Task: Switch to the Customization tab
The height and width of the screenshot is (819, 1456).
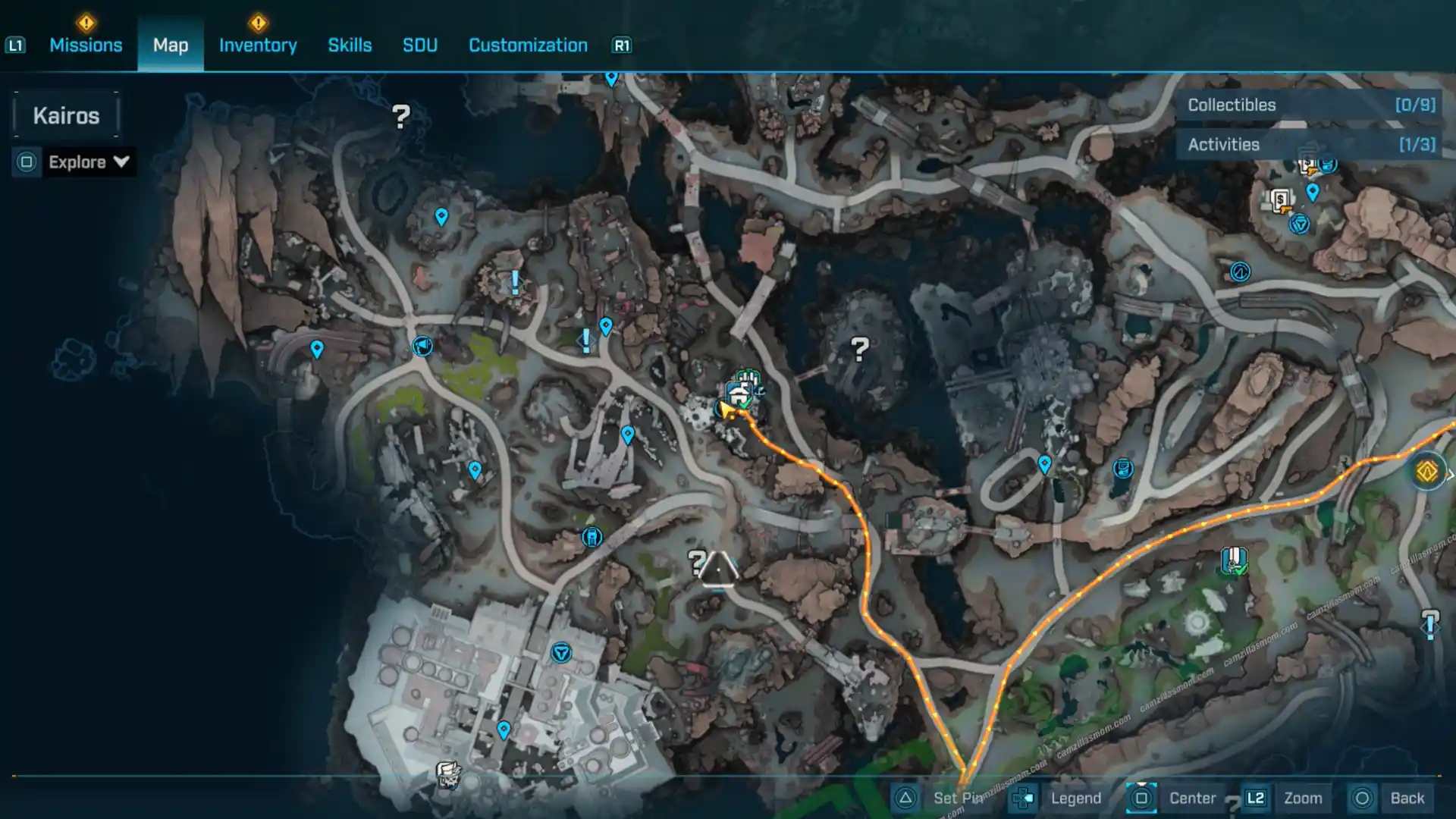Action: tap(528, 45)
